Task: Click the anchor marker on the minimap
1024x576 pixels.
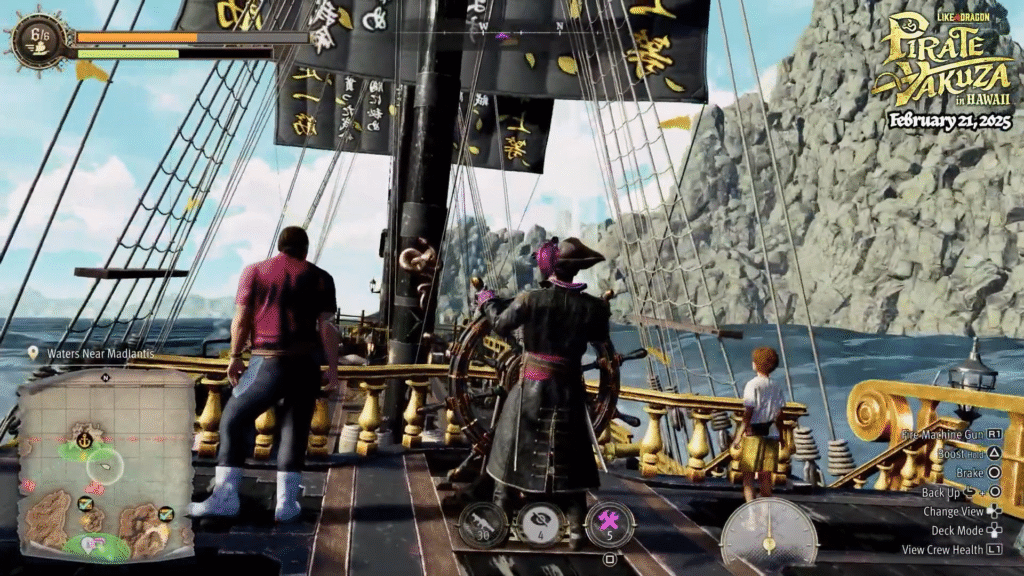Action: coord(85,439)
